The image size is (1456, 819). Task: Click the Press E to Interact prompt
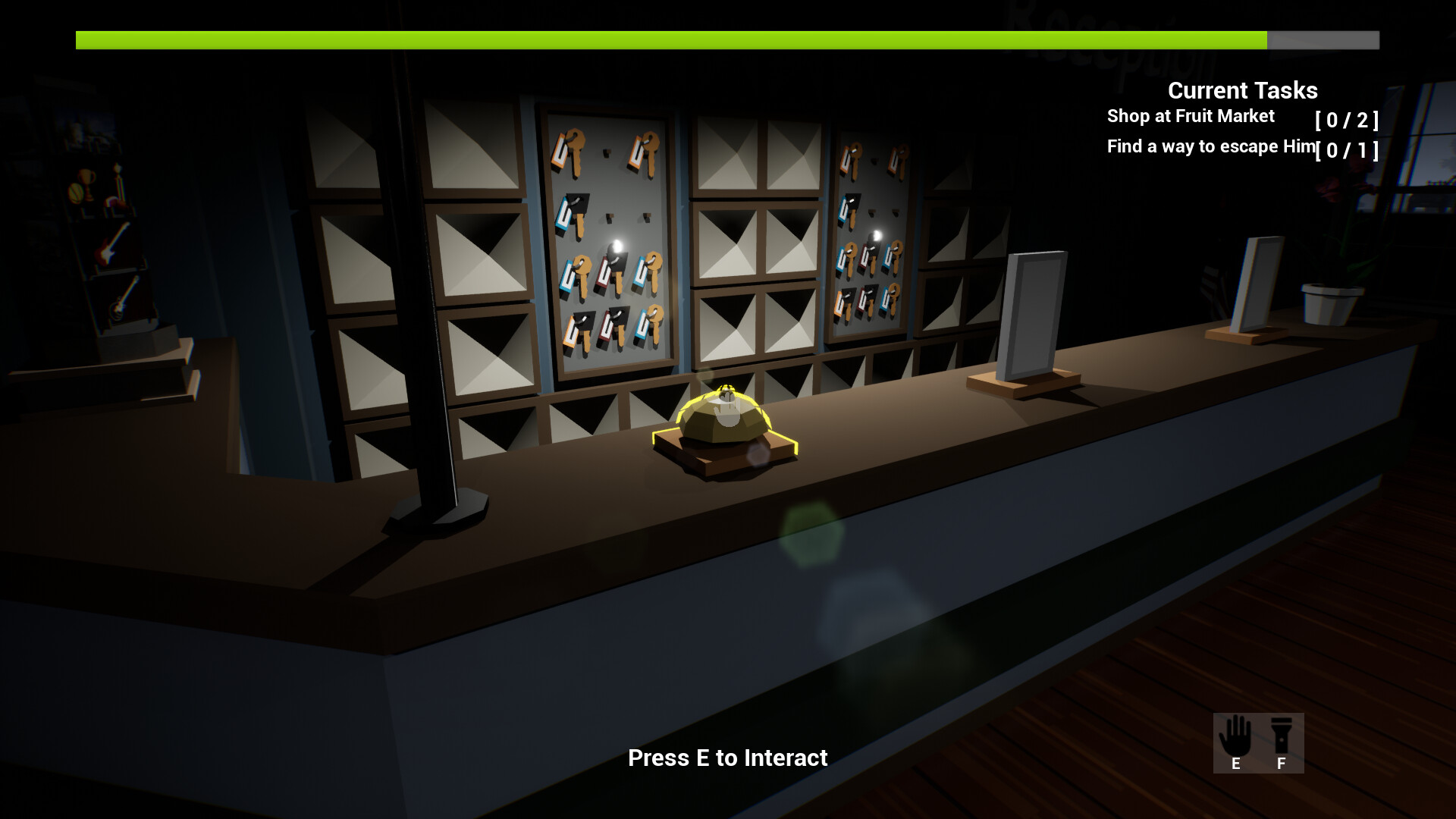click(x=728, y=758)
